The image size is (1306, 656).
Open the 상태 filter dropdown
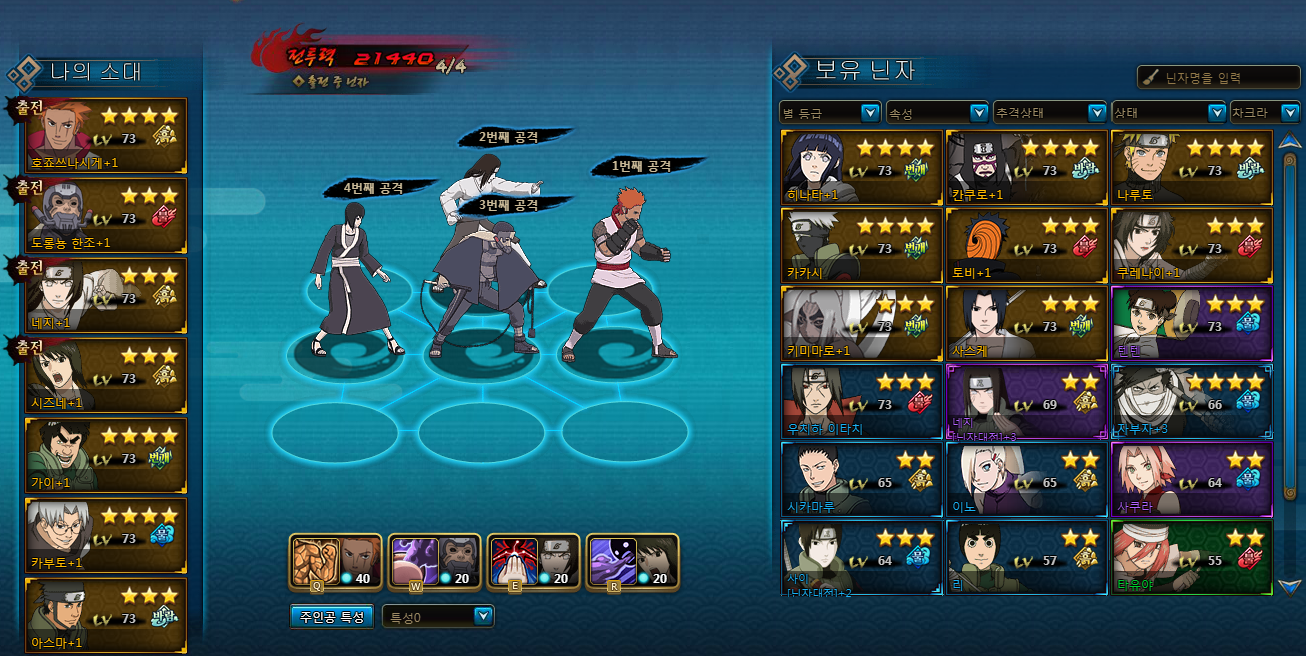coord(1168,113)
